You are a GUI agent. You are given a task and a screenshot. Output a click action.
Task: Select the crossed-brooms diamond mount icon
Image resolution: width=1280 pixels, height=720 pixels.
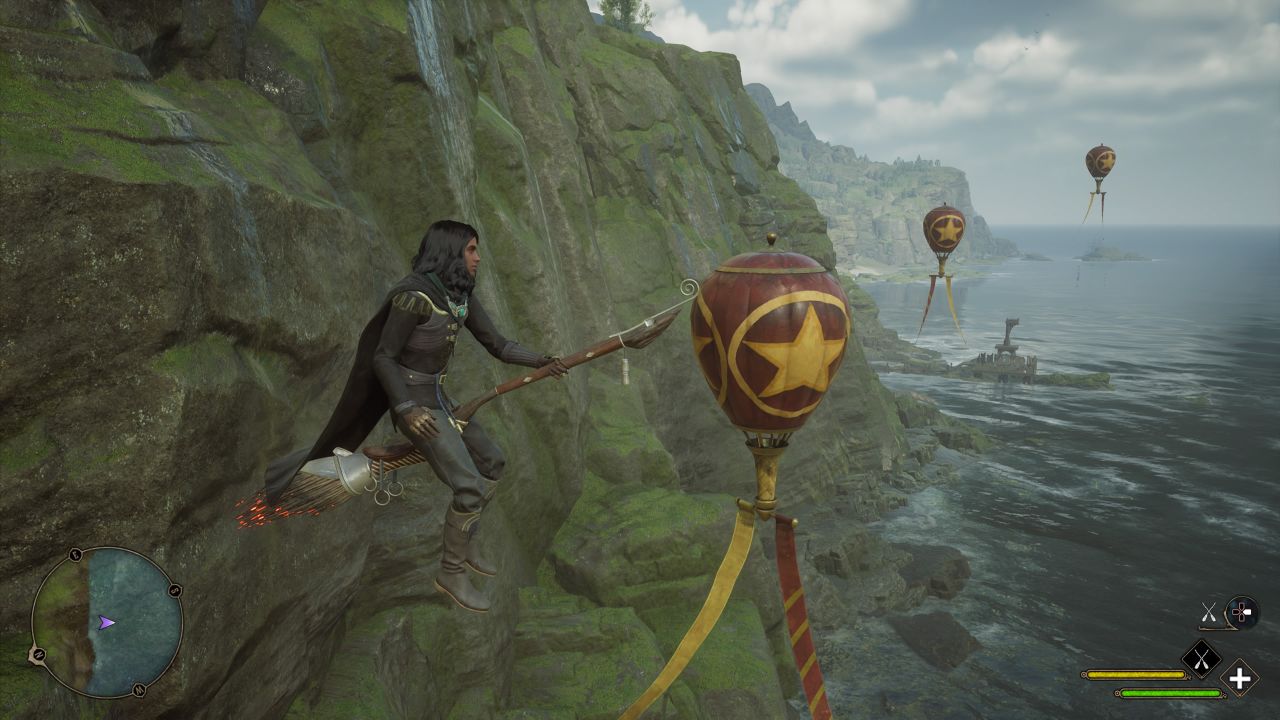pyautogui.click(x=1200, y=660)
